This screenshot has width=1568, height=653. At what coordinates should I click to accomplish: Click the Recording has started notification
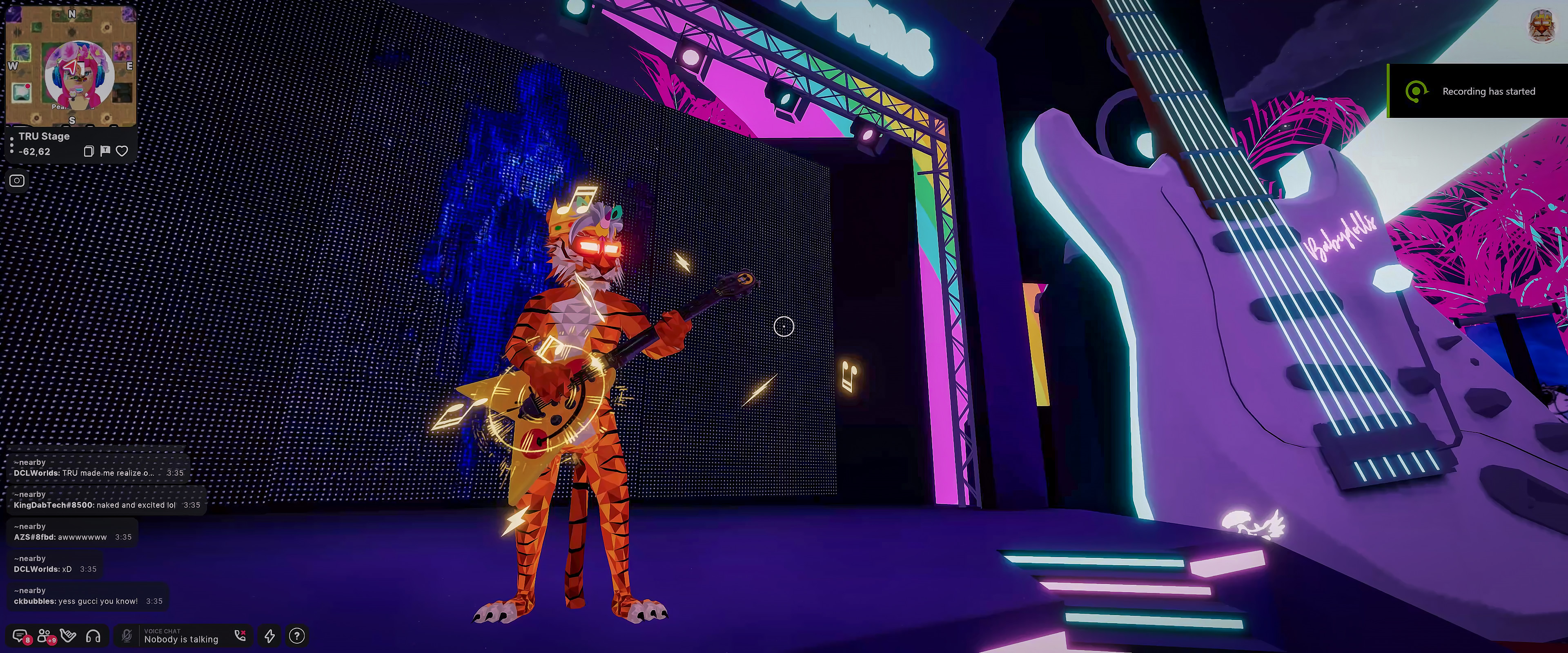click(x=1478, y=91)
